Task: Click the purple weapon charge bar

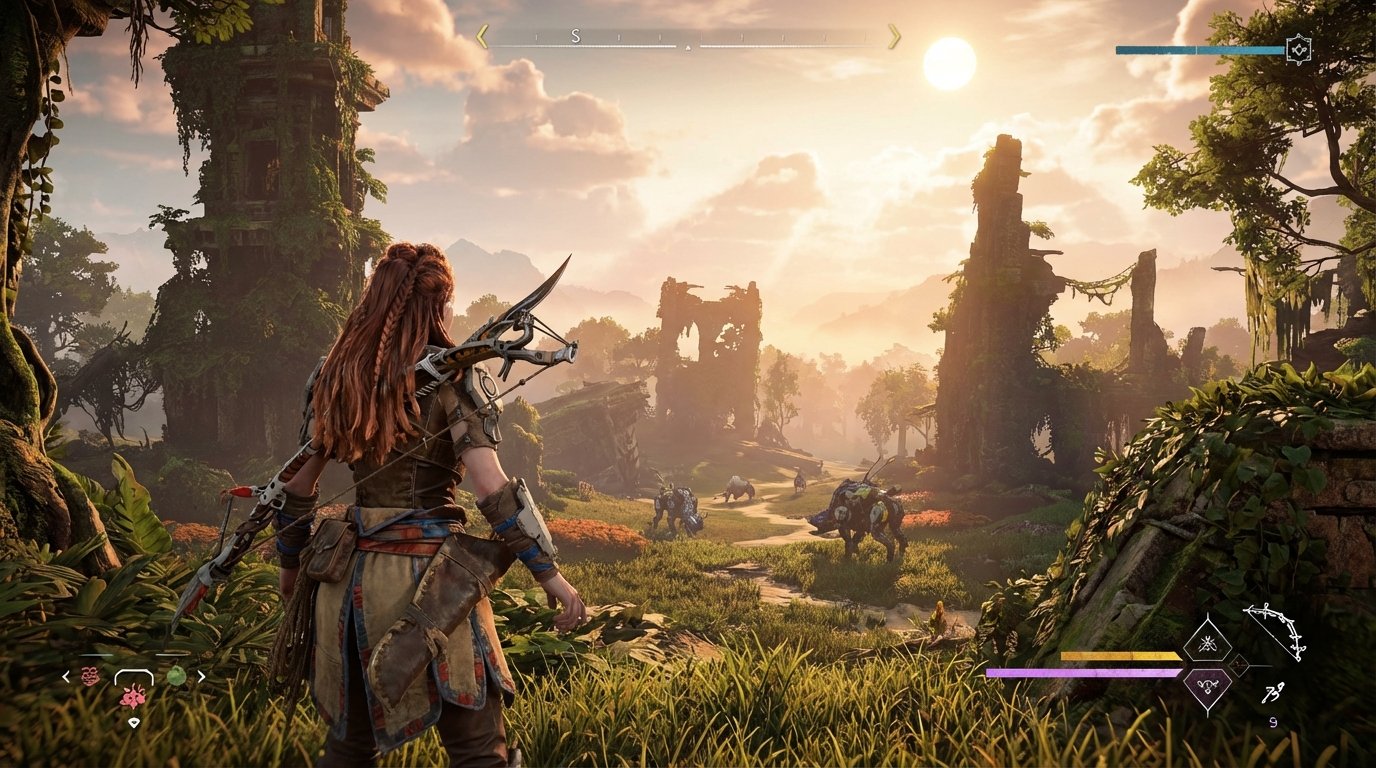Action: [x=1081, y=671]
